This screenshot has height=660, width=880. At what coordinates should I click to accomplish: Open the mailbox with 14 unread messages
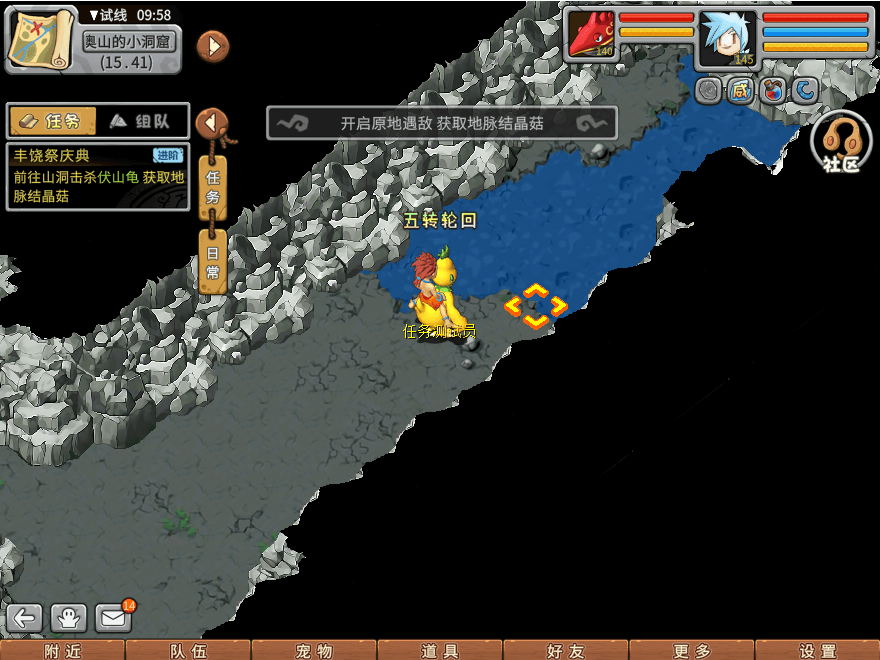coord(114,617)
